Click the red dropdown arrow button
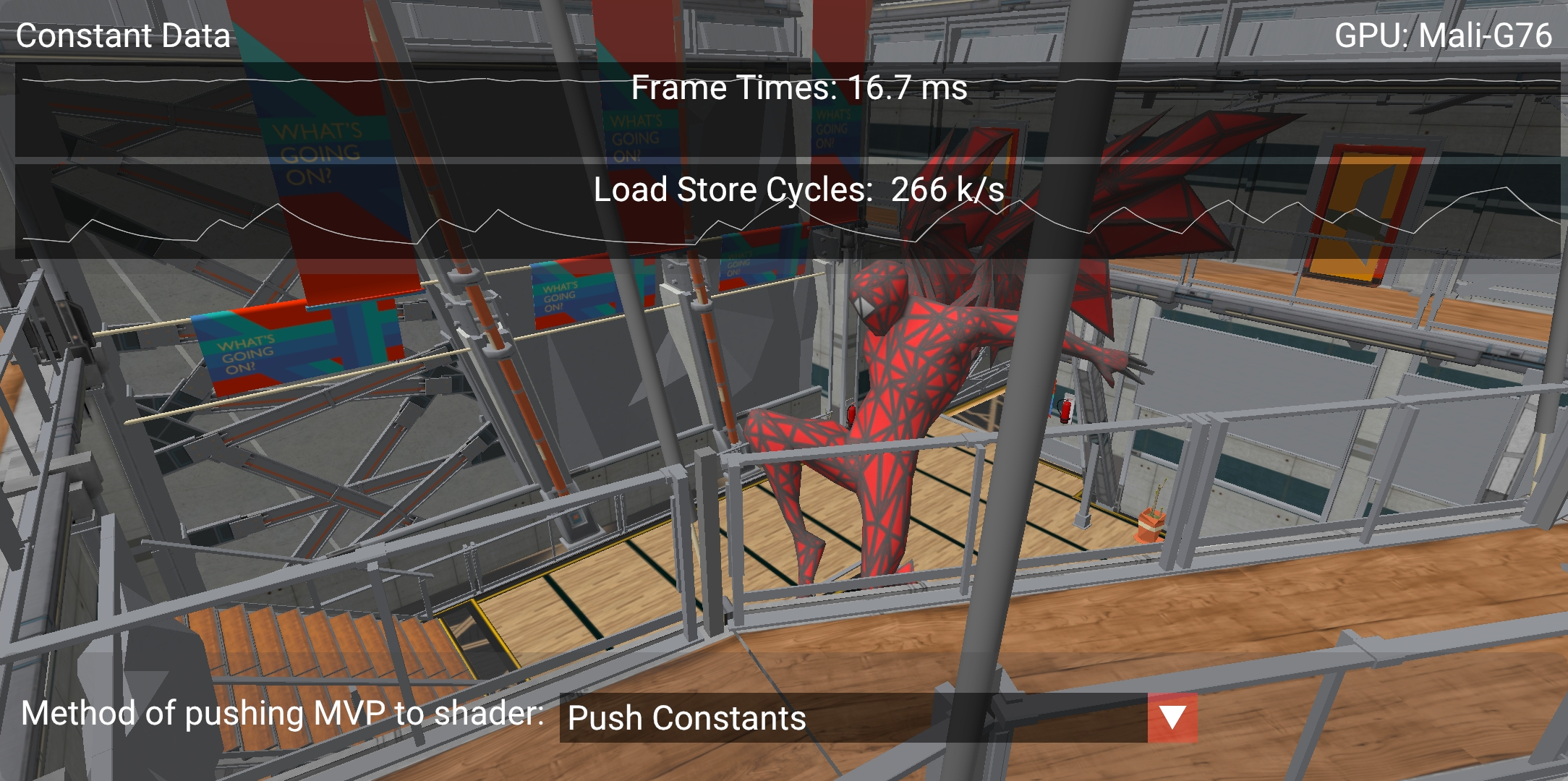This screenshot has height=781, width=1568. [x=1172, y=718]
